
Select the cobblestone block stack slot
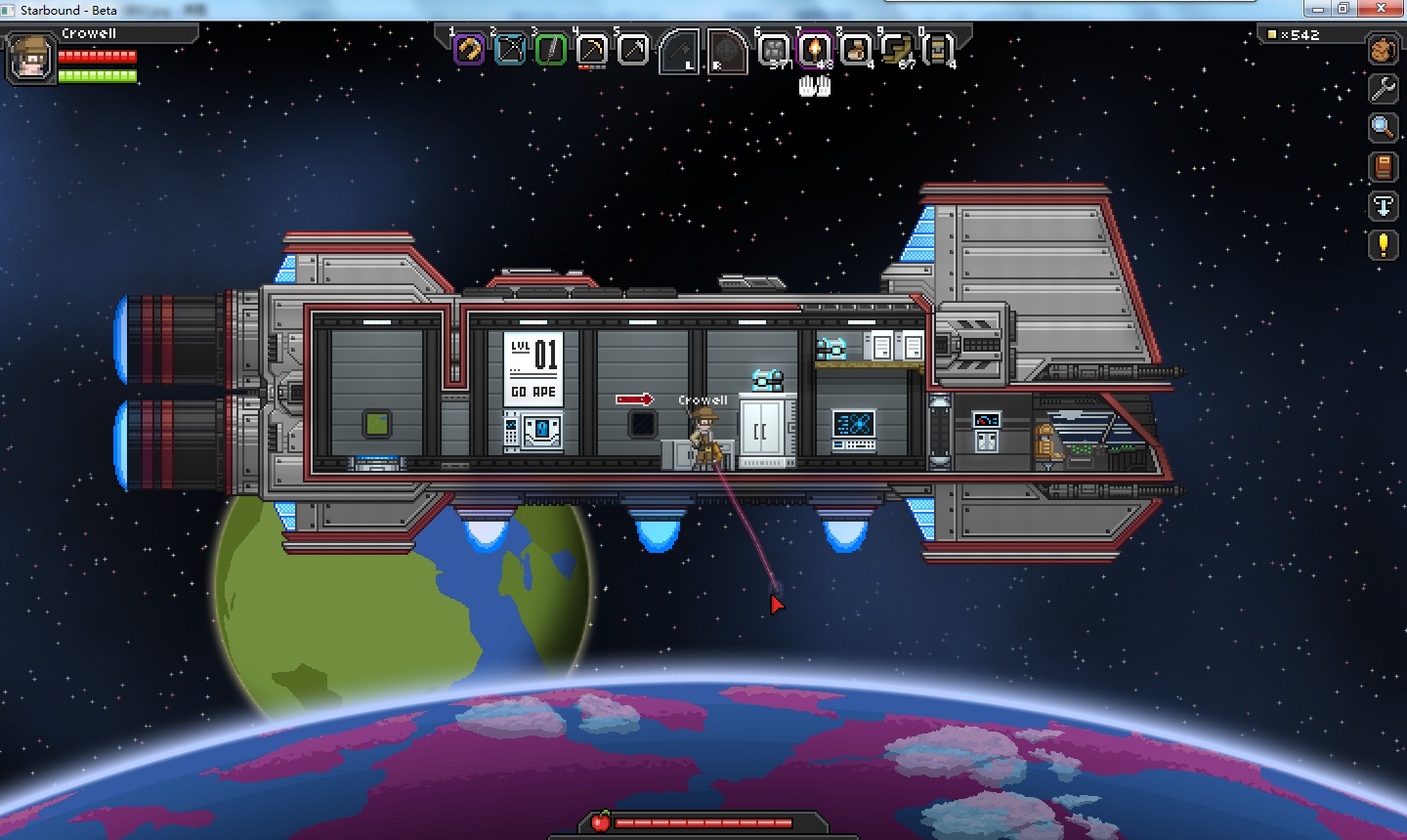click(x=773, y=49)
